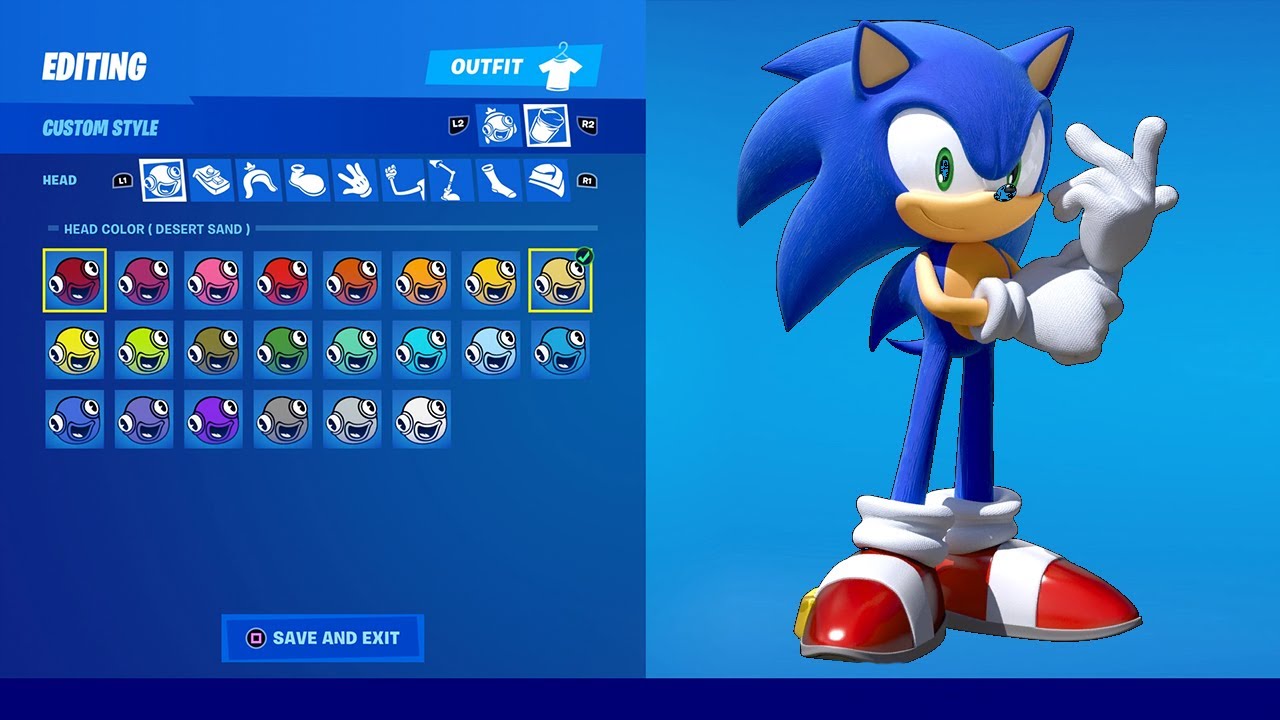Switch to the fish face style tab
This screenshot has height=720, width=1280.
coord(498,126)
